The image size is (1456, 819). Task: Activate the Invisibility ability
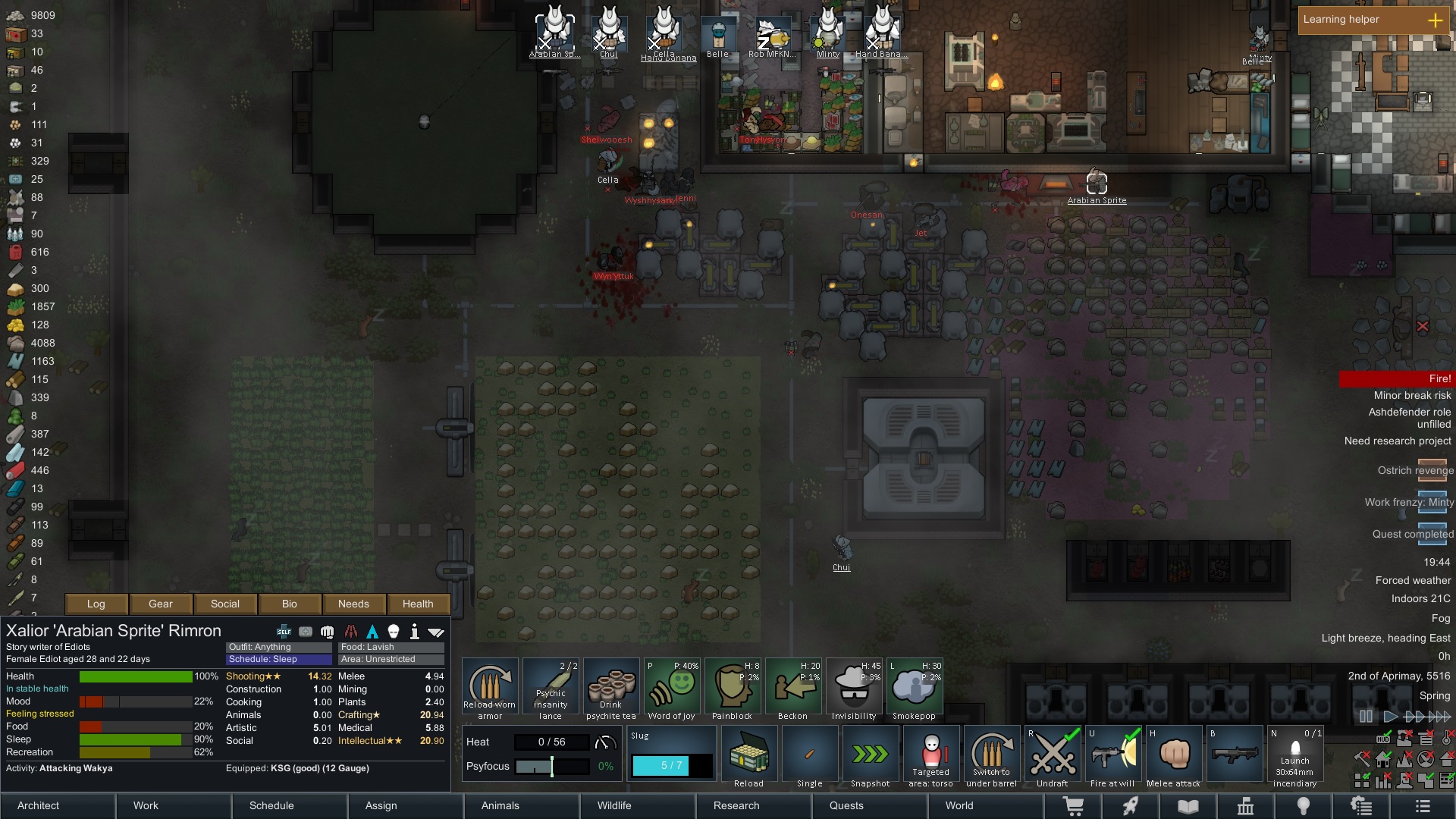855,686
